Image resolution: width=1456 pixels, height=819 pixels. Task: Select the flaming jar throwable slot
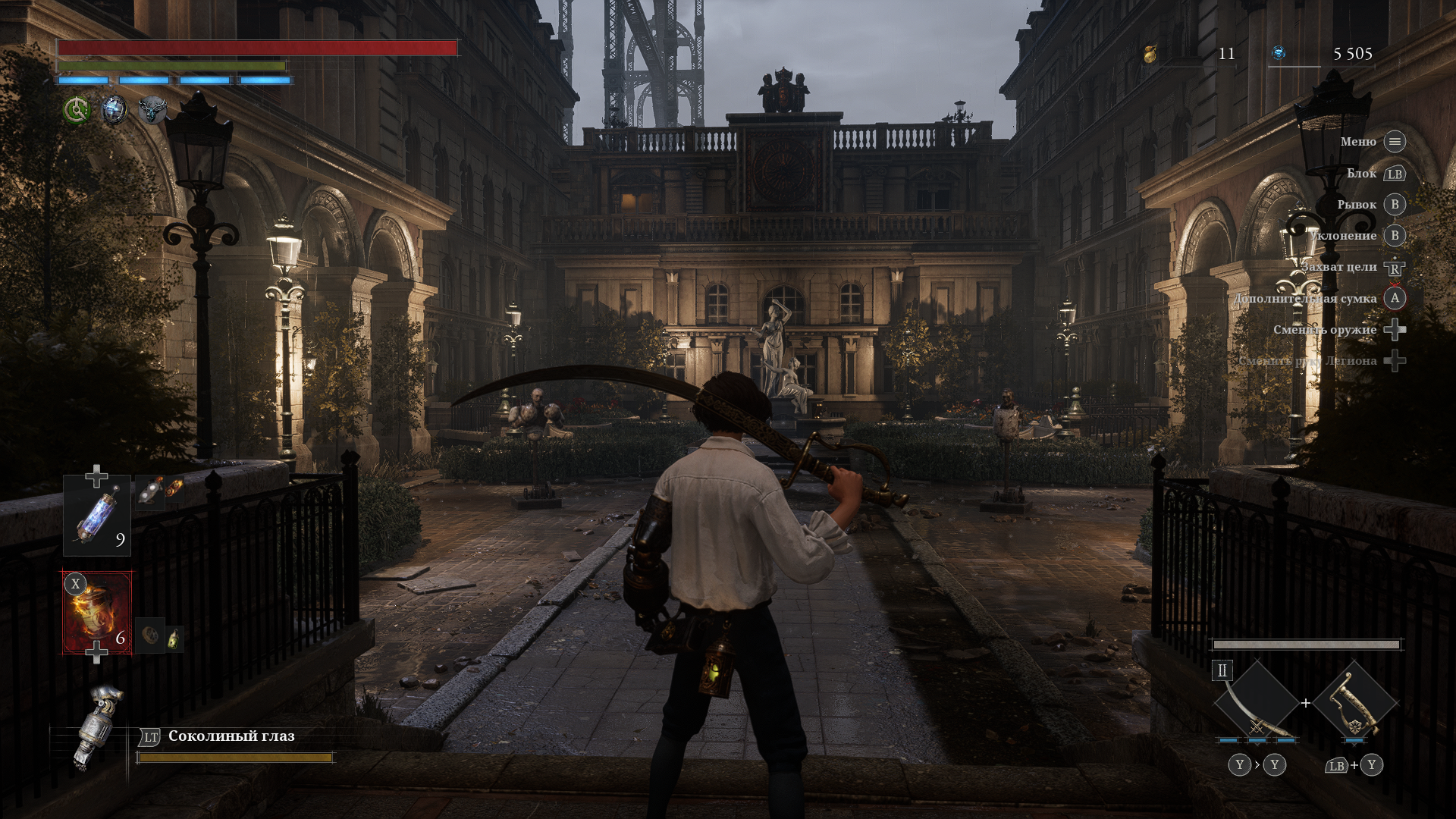coord(97,613)
